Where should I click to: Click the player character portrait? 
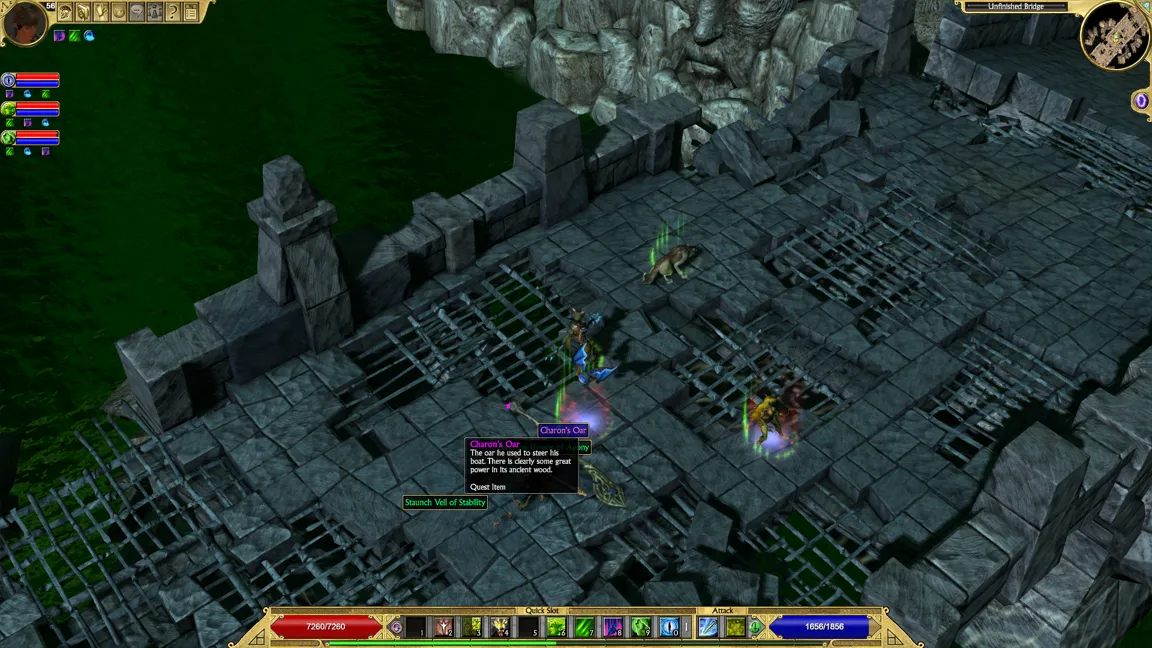pyautogui.click(x=24, y=22)
